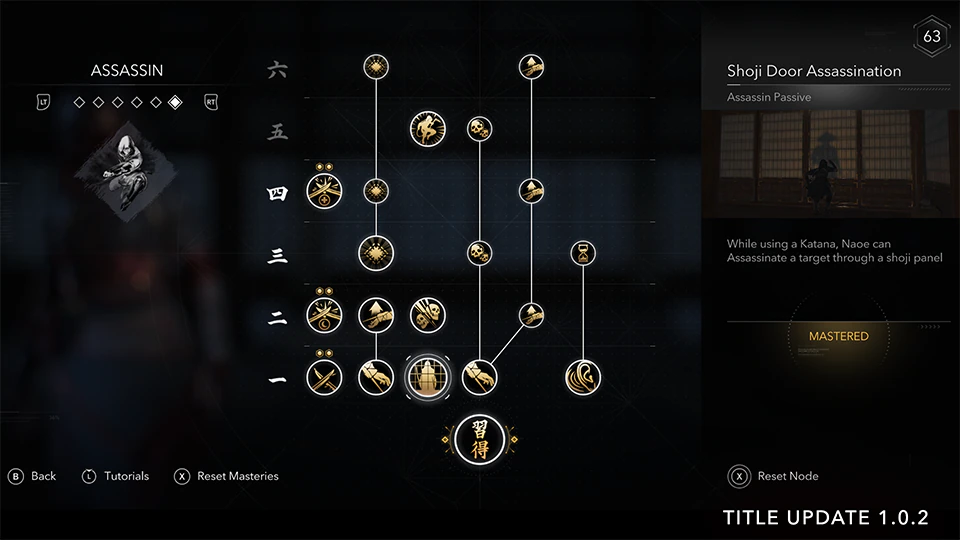This screenshot has width=960, height=540.
Task: Pick the skull and blades skill node
Action: [427, 314]
